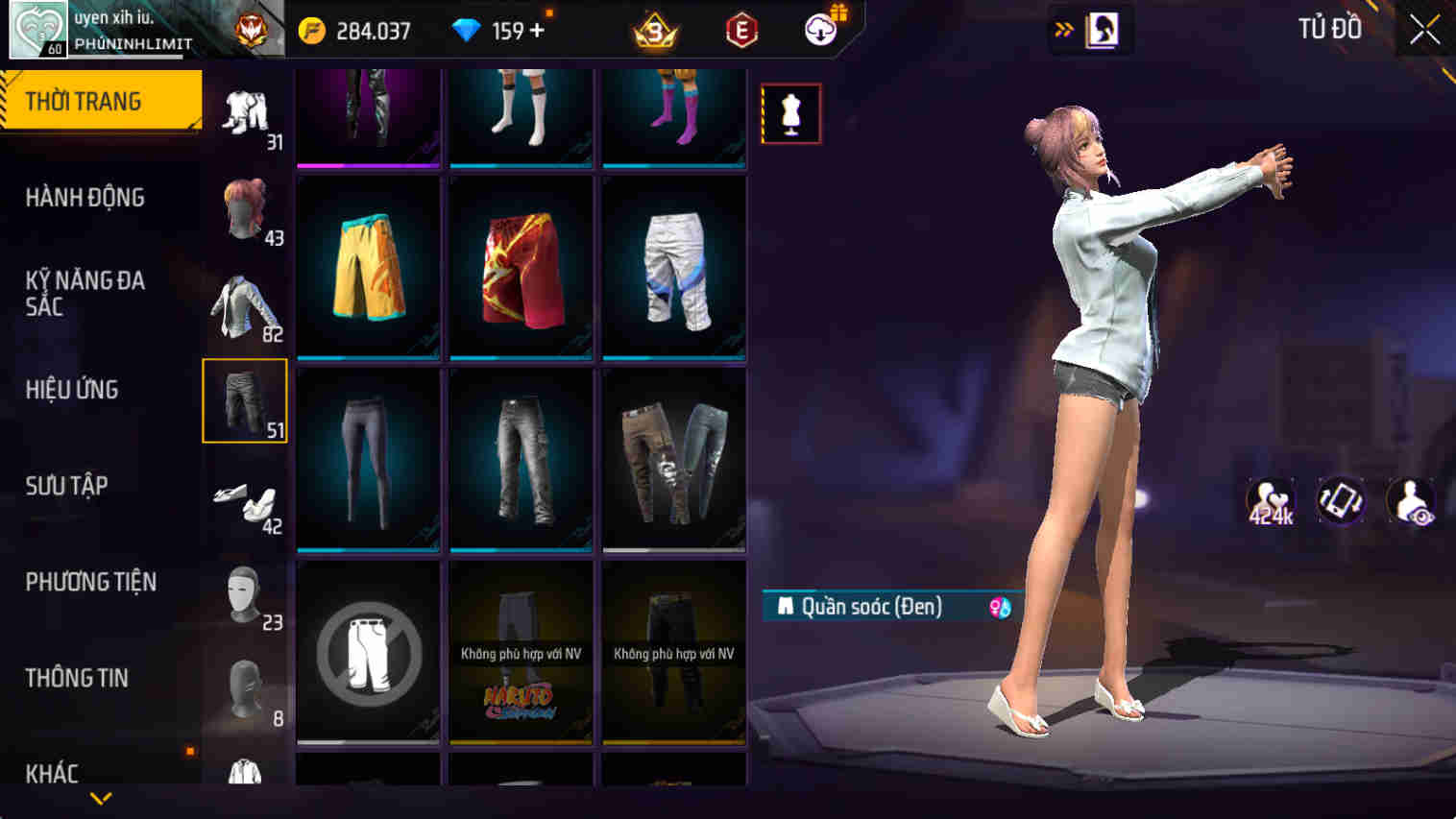1456x819 pixels.
Task: Select the shoes category icon showing 42
Action: point(243,497)
